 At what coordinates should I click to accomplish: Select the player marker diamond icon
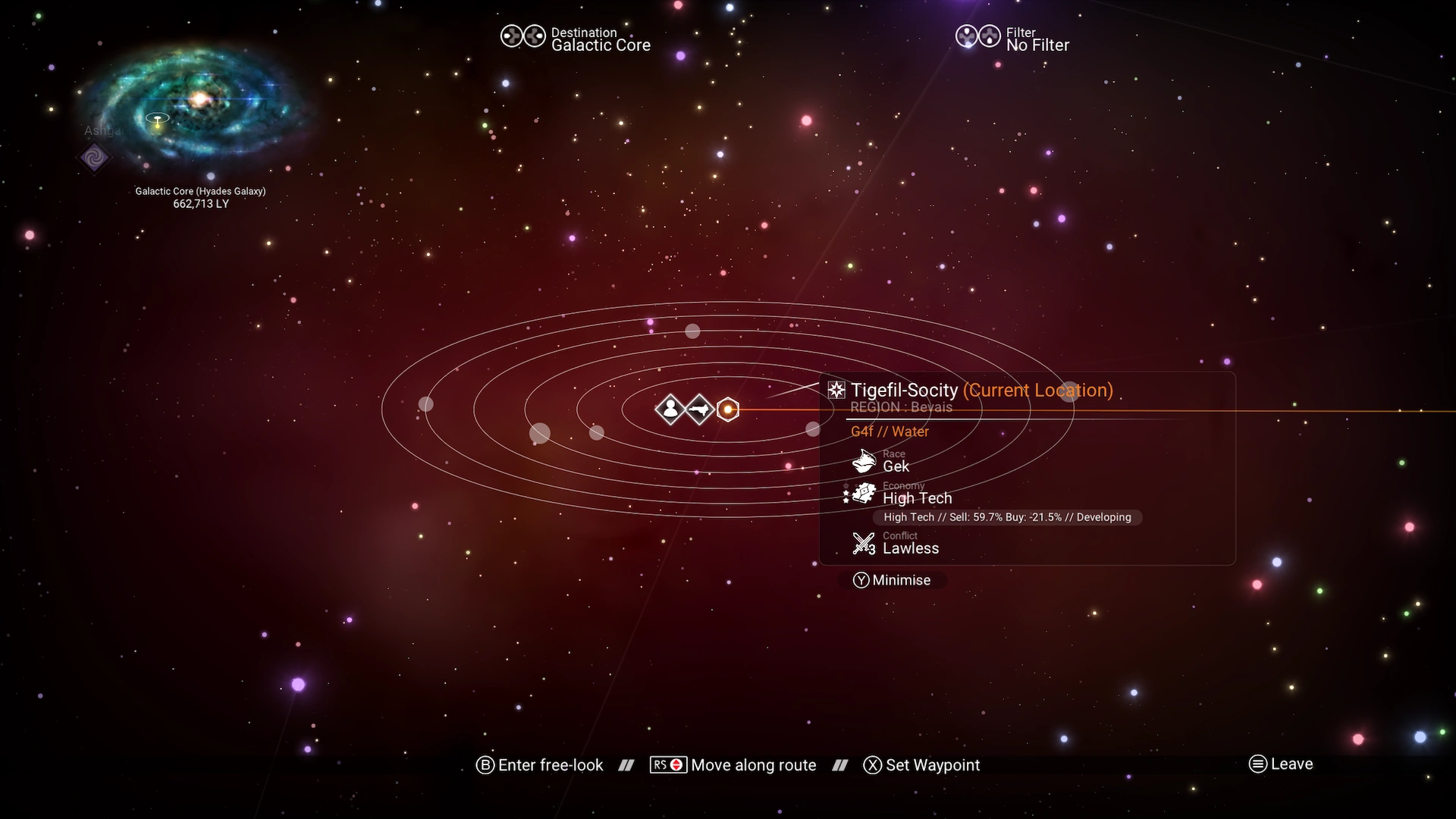coord(670,409)
